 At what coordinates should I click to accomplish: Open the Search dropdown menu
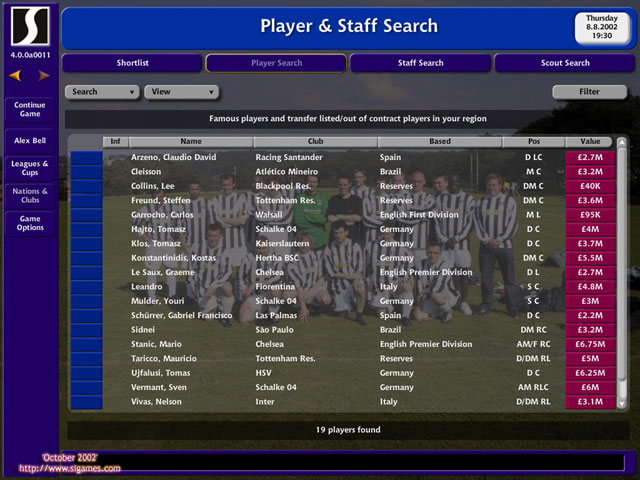(x=102, y=92)
